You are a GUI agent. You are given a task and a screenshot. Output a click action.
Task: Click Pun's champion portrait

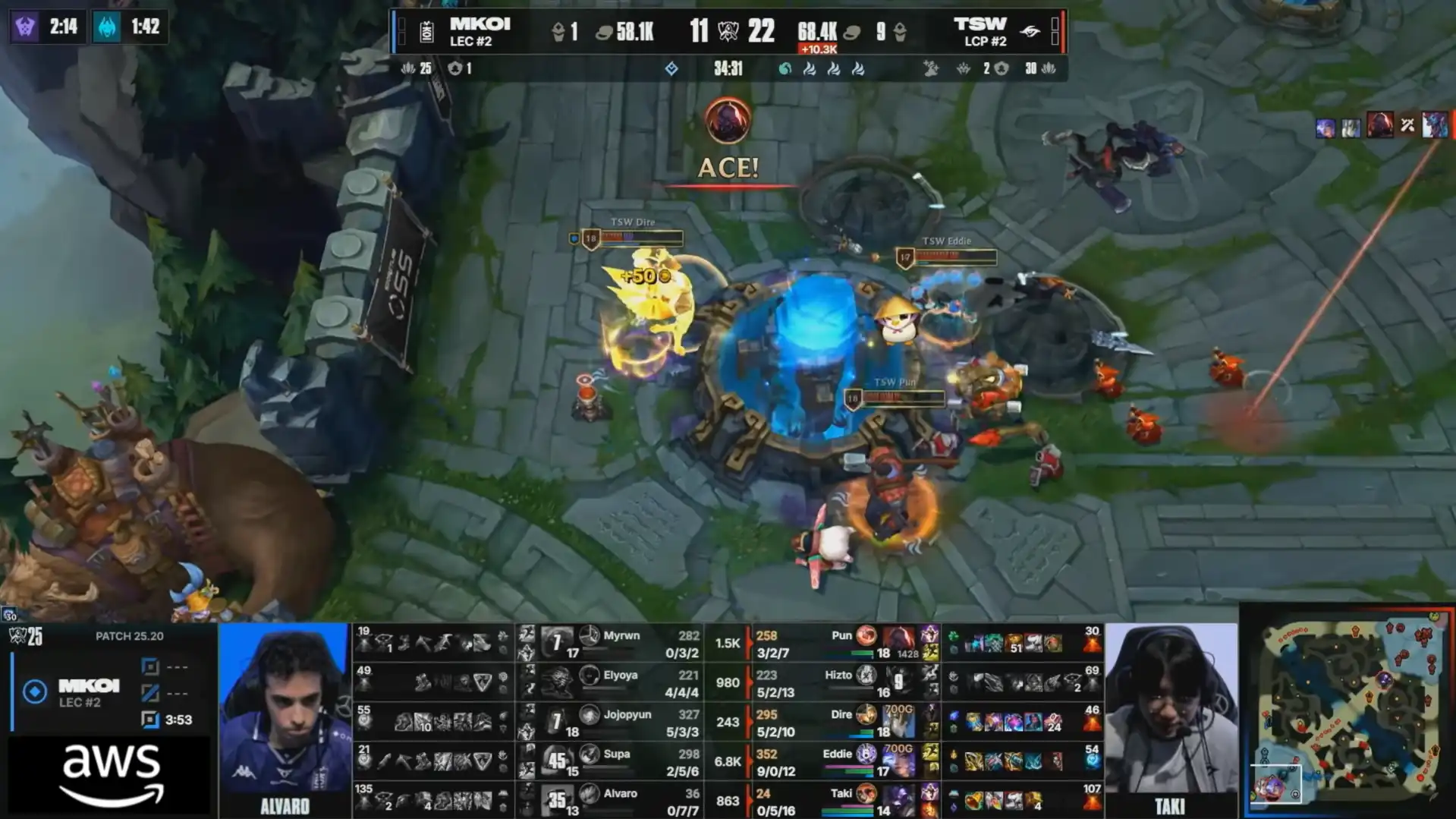[x=866, y=636]
